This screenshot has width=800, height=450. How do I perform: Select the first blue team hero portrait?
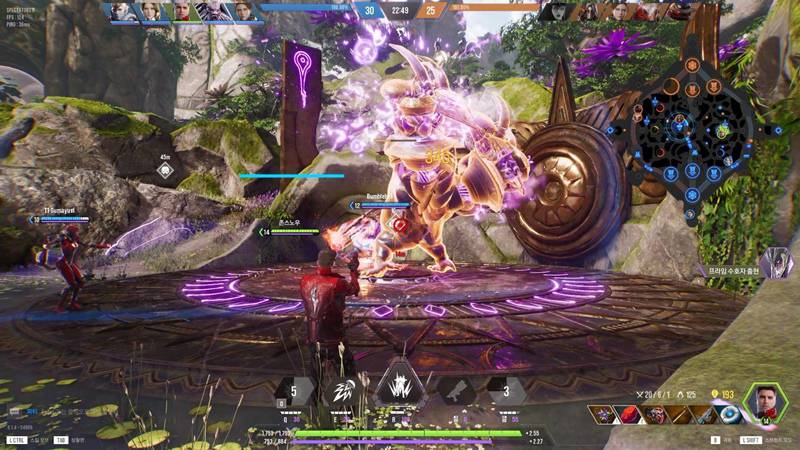point(120,11)
